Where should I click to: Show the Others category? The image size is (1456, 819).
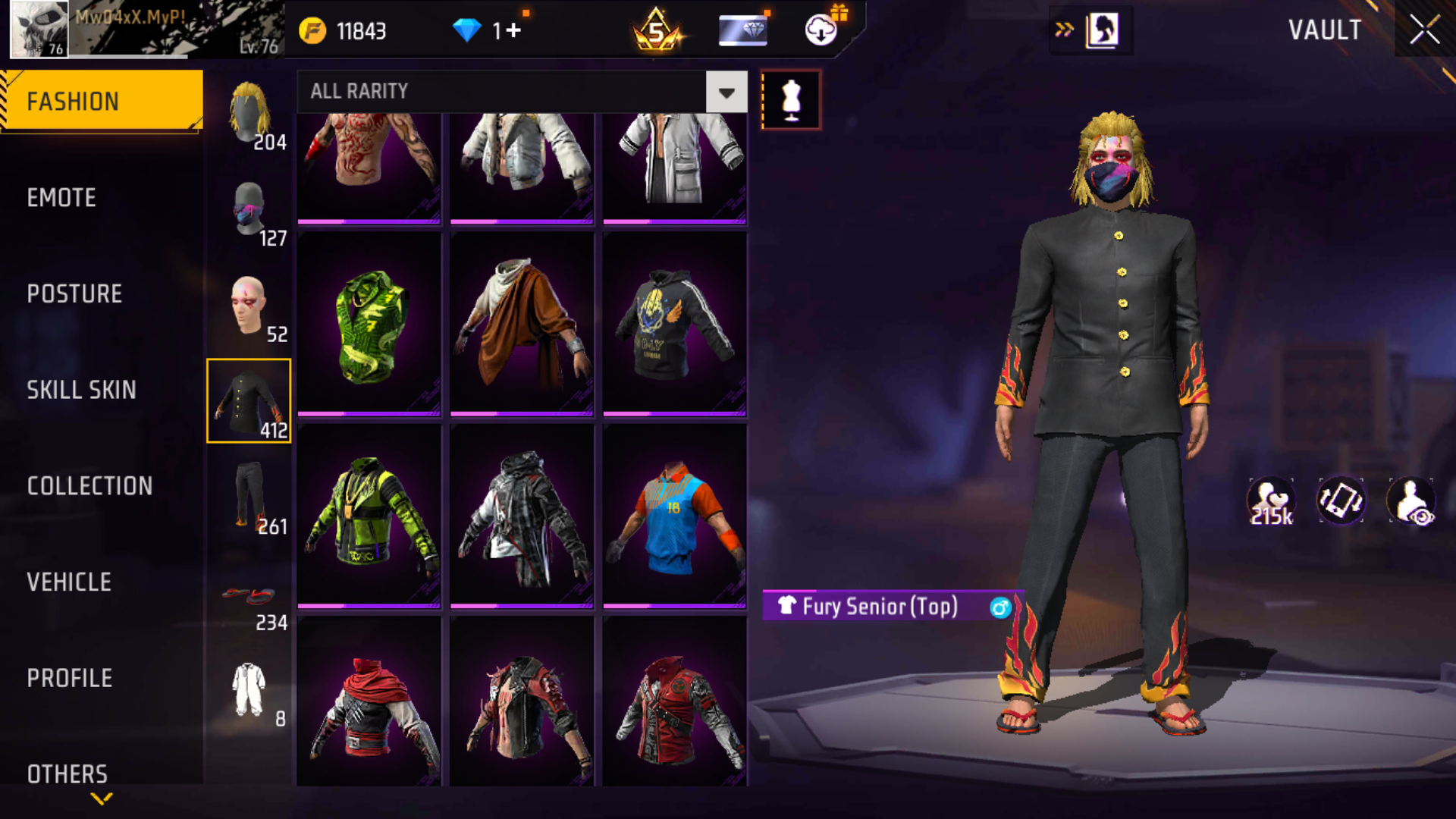(x=67, y=773)
